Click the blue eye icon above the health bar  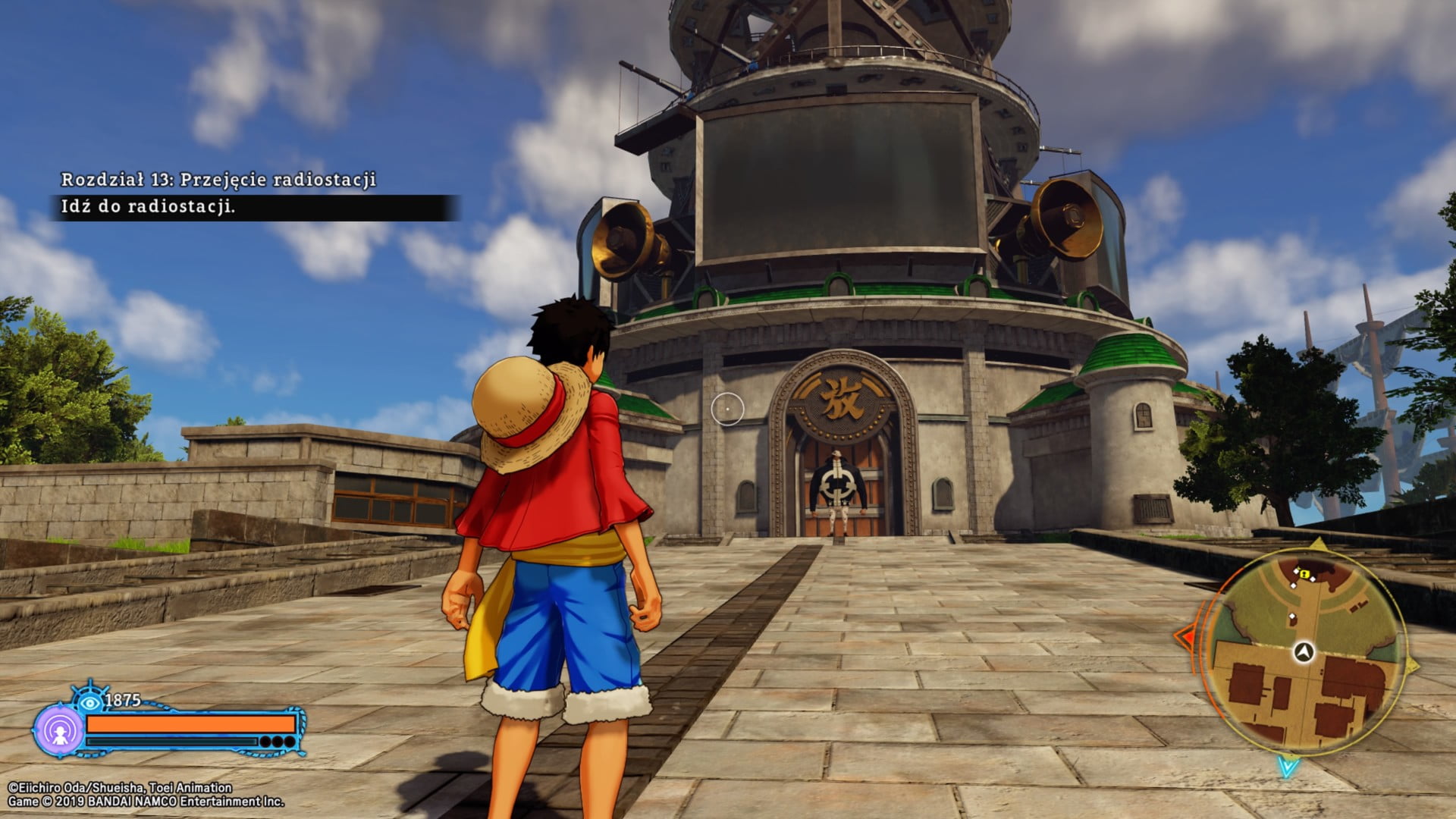[x=90, y=701]
